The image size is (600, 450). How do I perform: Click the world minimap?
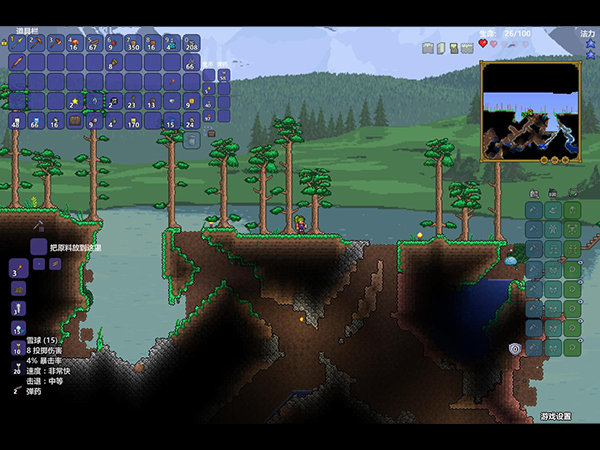tap(531, 110)
